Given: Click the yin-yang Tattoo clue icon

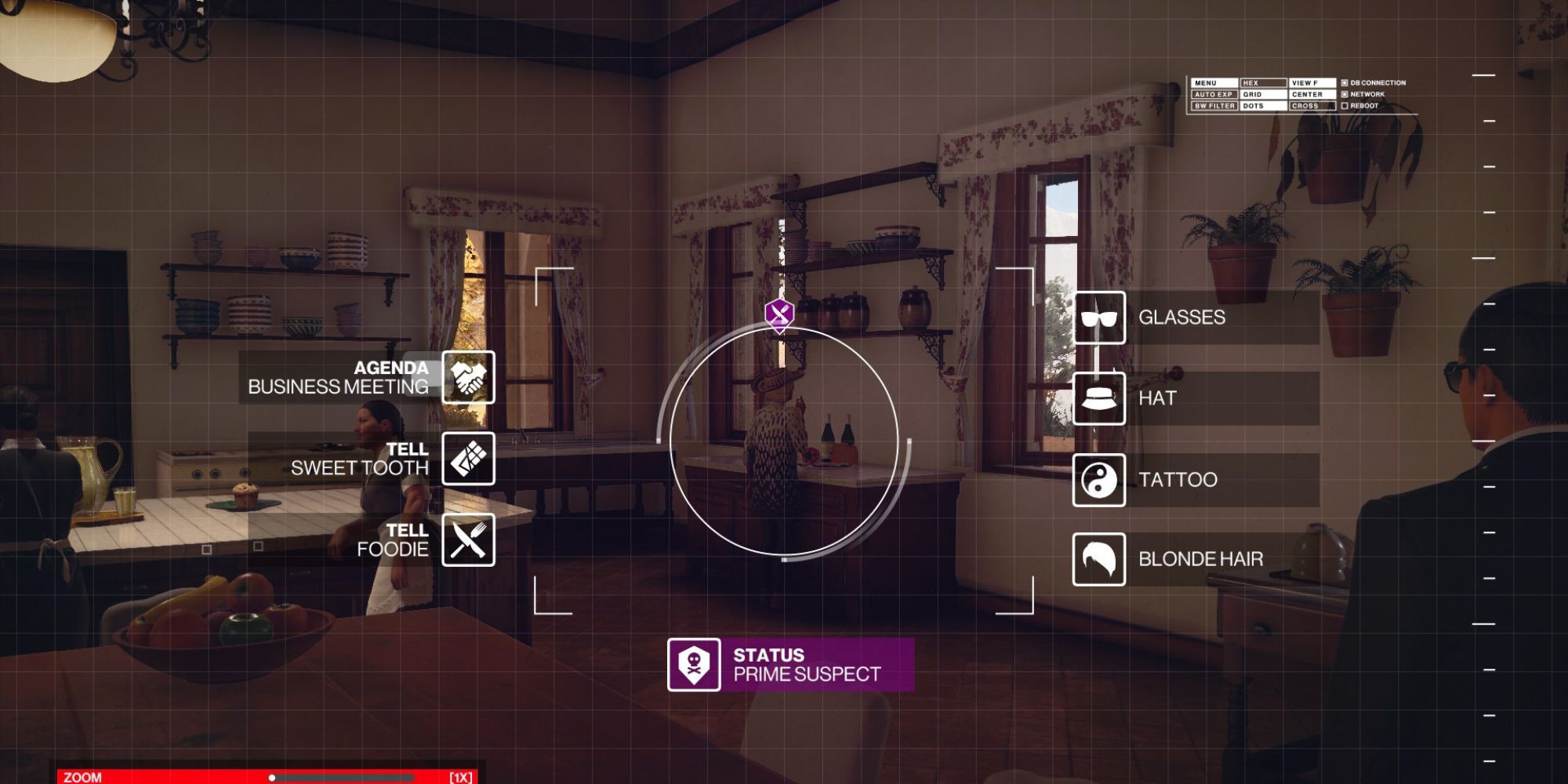Looking at the screenshot, I should [x=1100, y=479].
